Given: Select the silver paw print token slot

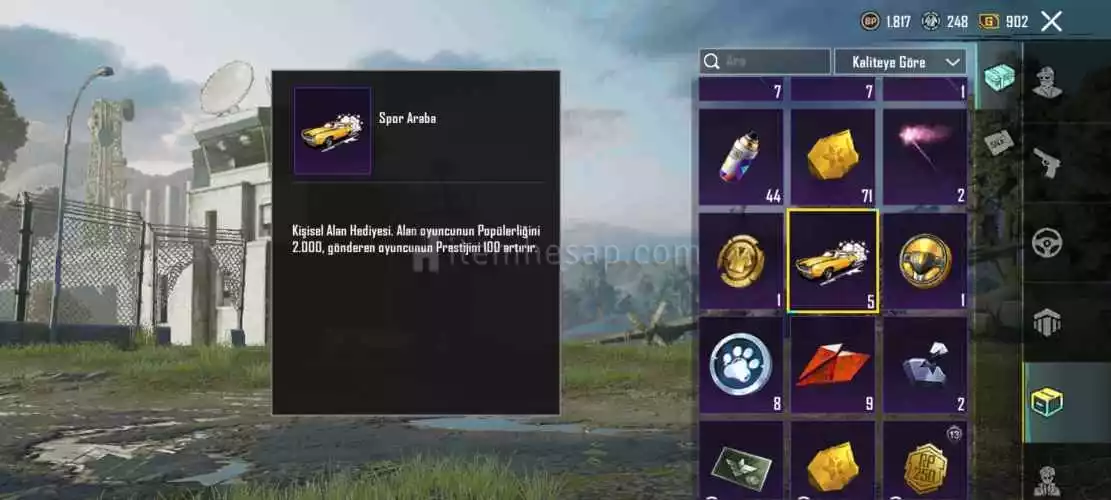Looking at the screenshot, I should 741,365.
